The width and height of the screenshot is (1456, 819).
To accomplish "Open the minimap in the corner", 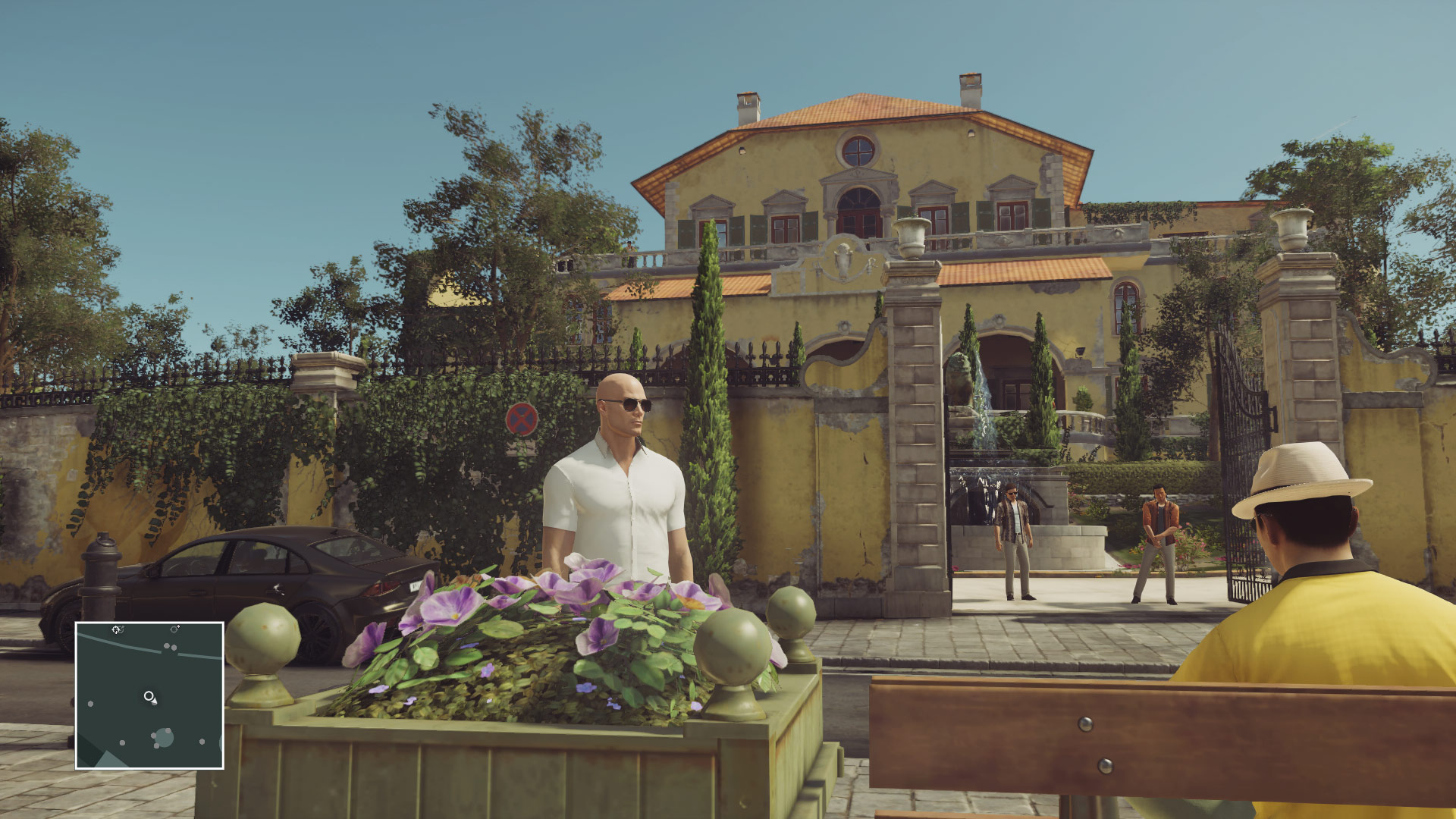I will click(x=149, y=695).
